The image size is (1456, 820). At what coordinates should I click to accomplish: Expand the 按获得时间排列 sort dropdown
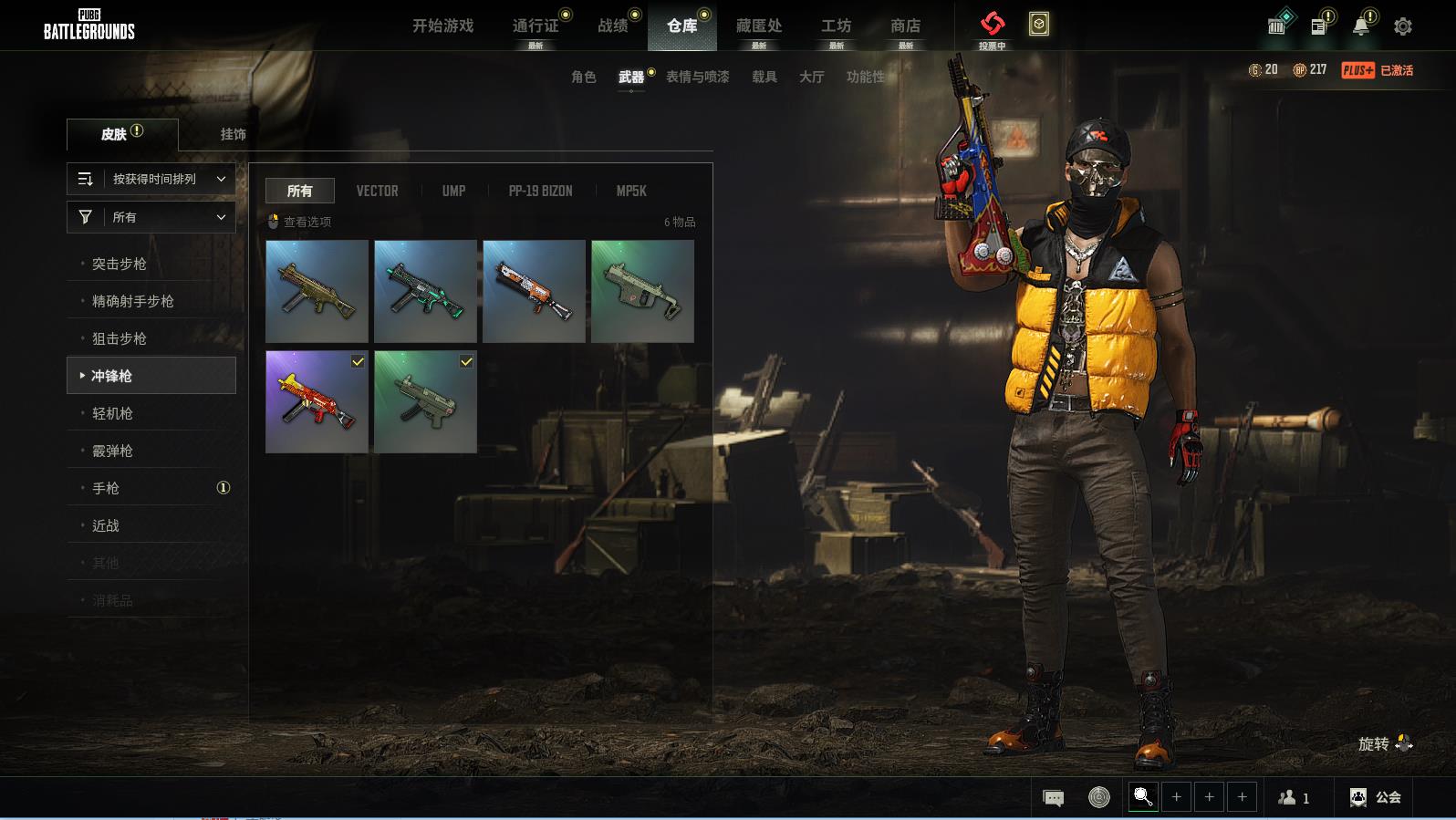pyautogui.click(x=151, y=179)
